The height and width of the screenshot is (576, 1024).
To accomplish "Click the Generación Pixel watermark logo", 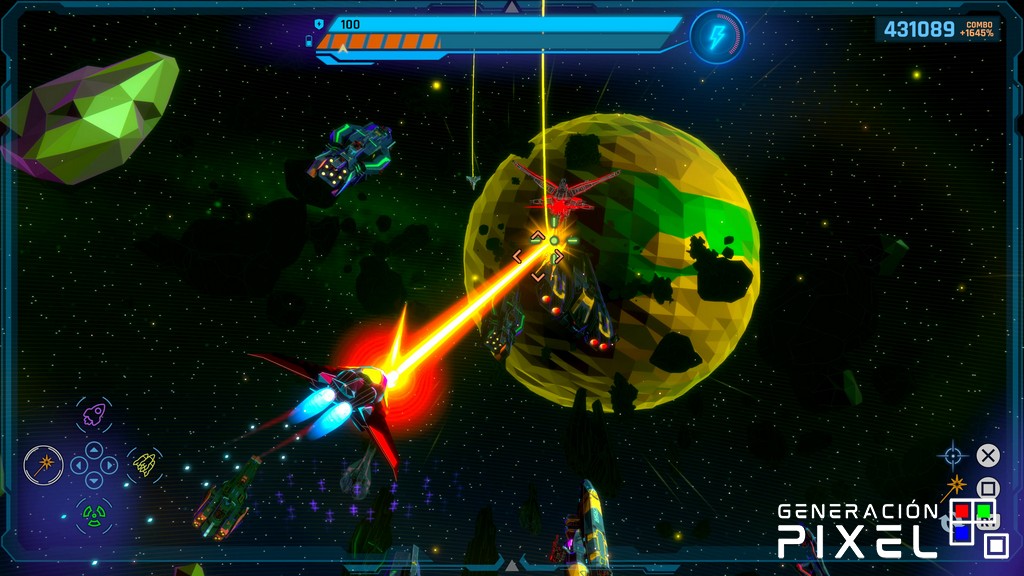I will [x=890, y=528].
